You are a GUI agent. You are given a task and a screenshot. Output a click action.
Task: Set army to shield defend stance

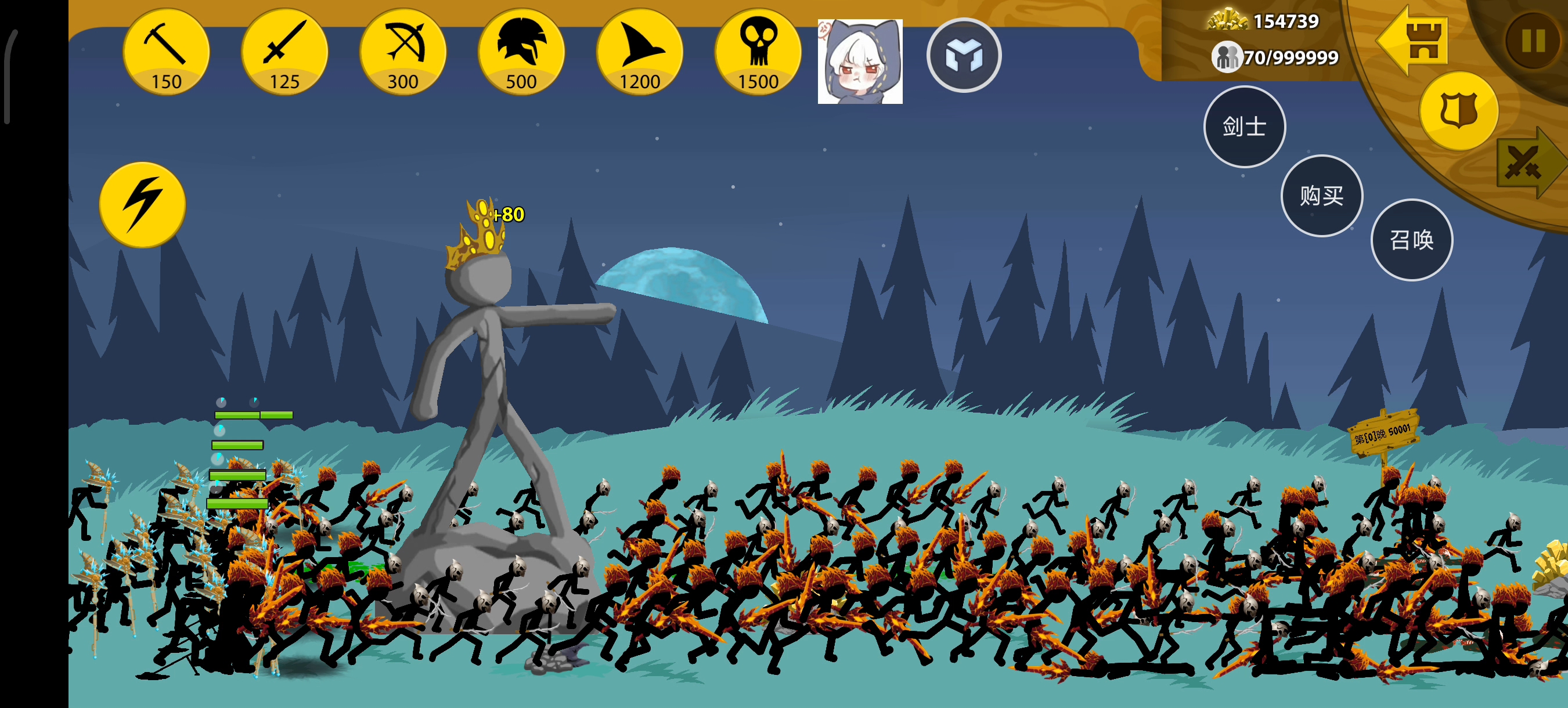[x=1458, y=111]
